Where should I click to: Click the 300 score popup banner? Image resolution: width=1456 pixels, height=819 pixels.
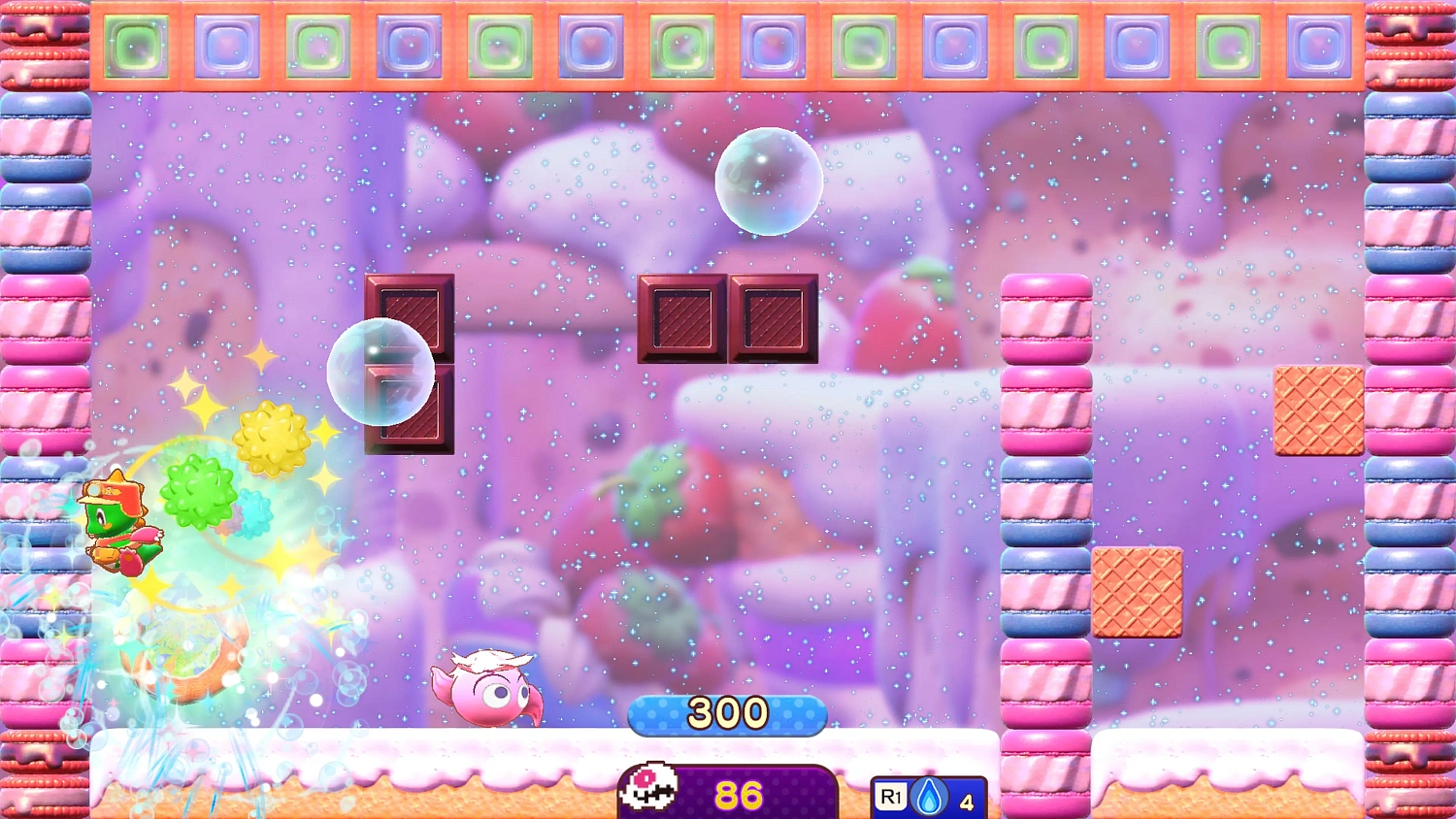pos(727,713)
